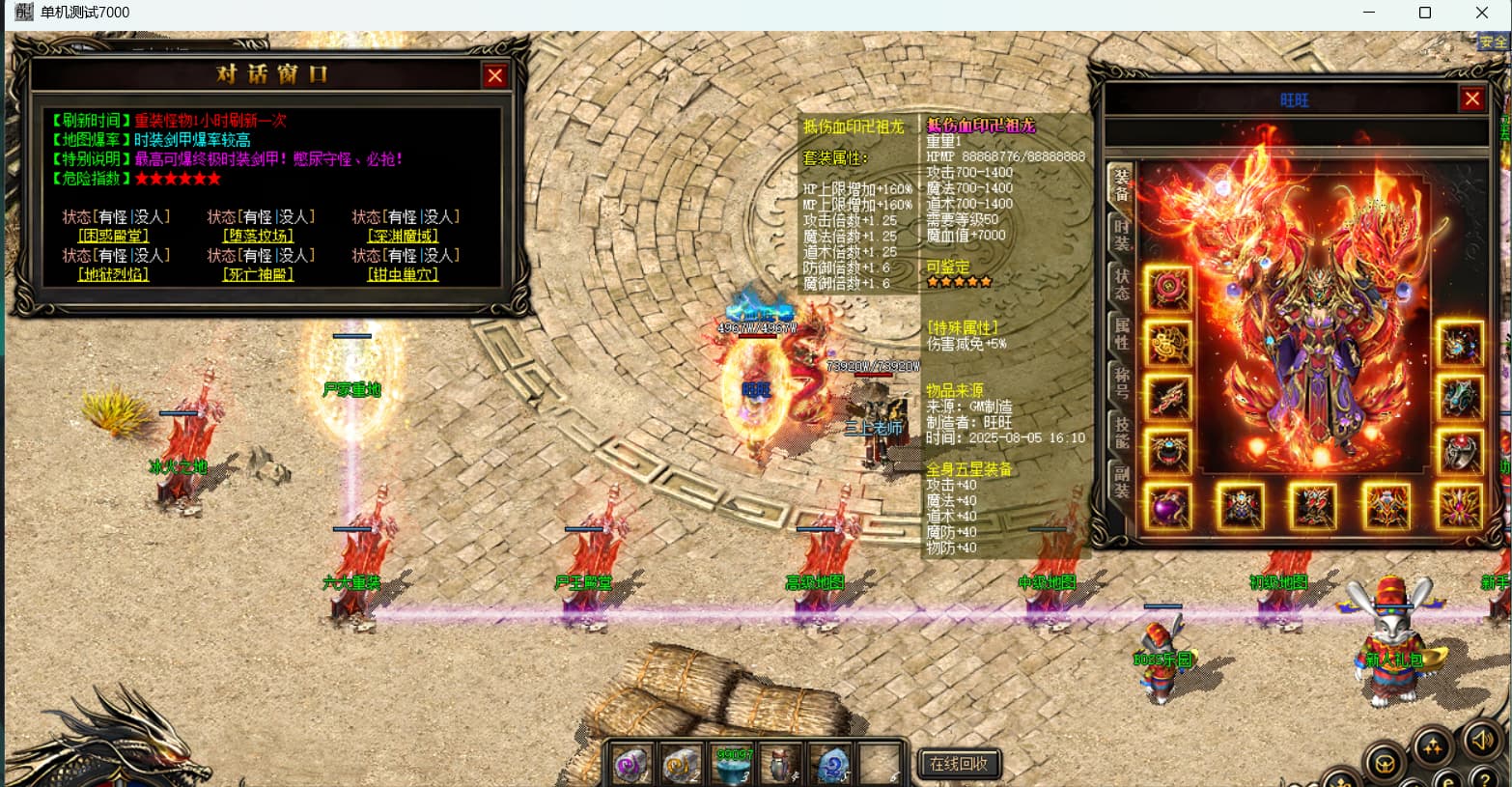Use the blue potion stack marked 99097
Viewport: 1512px width, 787px height.
point(734,765)
